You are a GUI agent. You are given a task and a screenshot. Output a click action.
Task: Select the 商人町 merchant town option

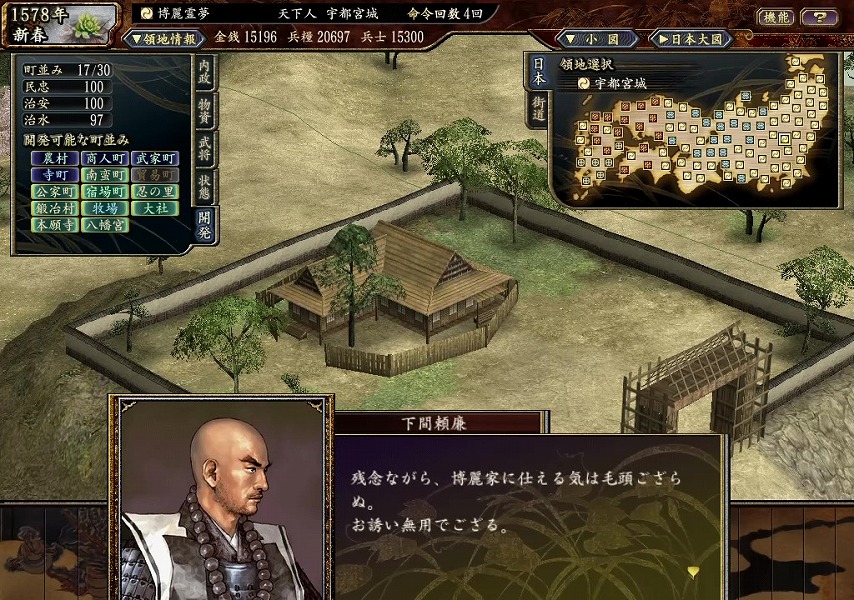pos(105,158)
